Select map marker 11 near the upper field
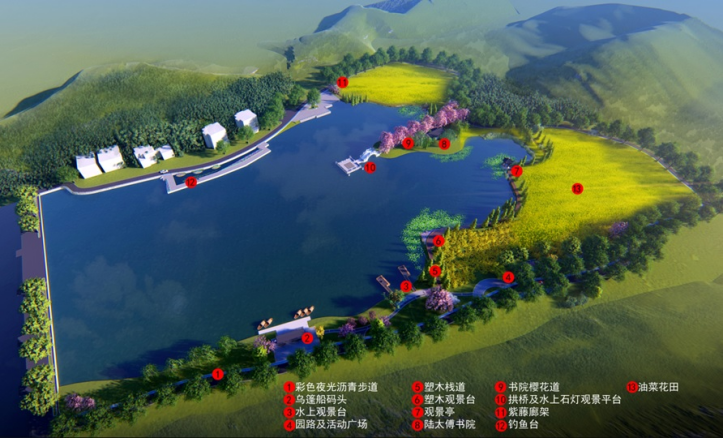Image resolution: width=723 pixels, height=438 pixels. 343,81
